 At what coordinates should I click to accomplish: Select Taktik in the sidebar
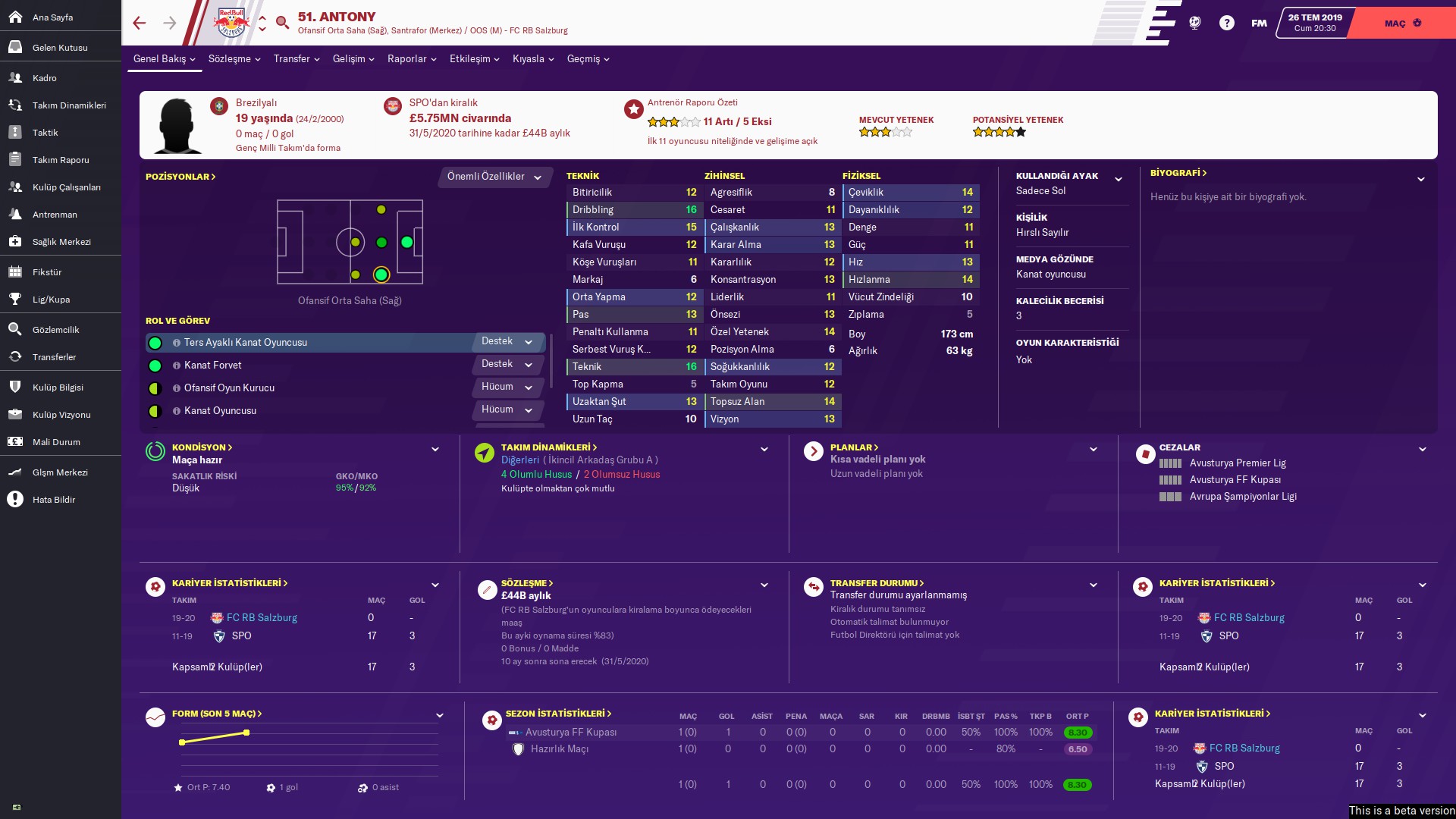pyautogui.click(x=45, y=132)
